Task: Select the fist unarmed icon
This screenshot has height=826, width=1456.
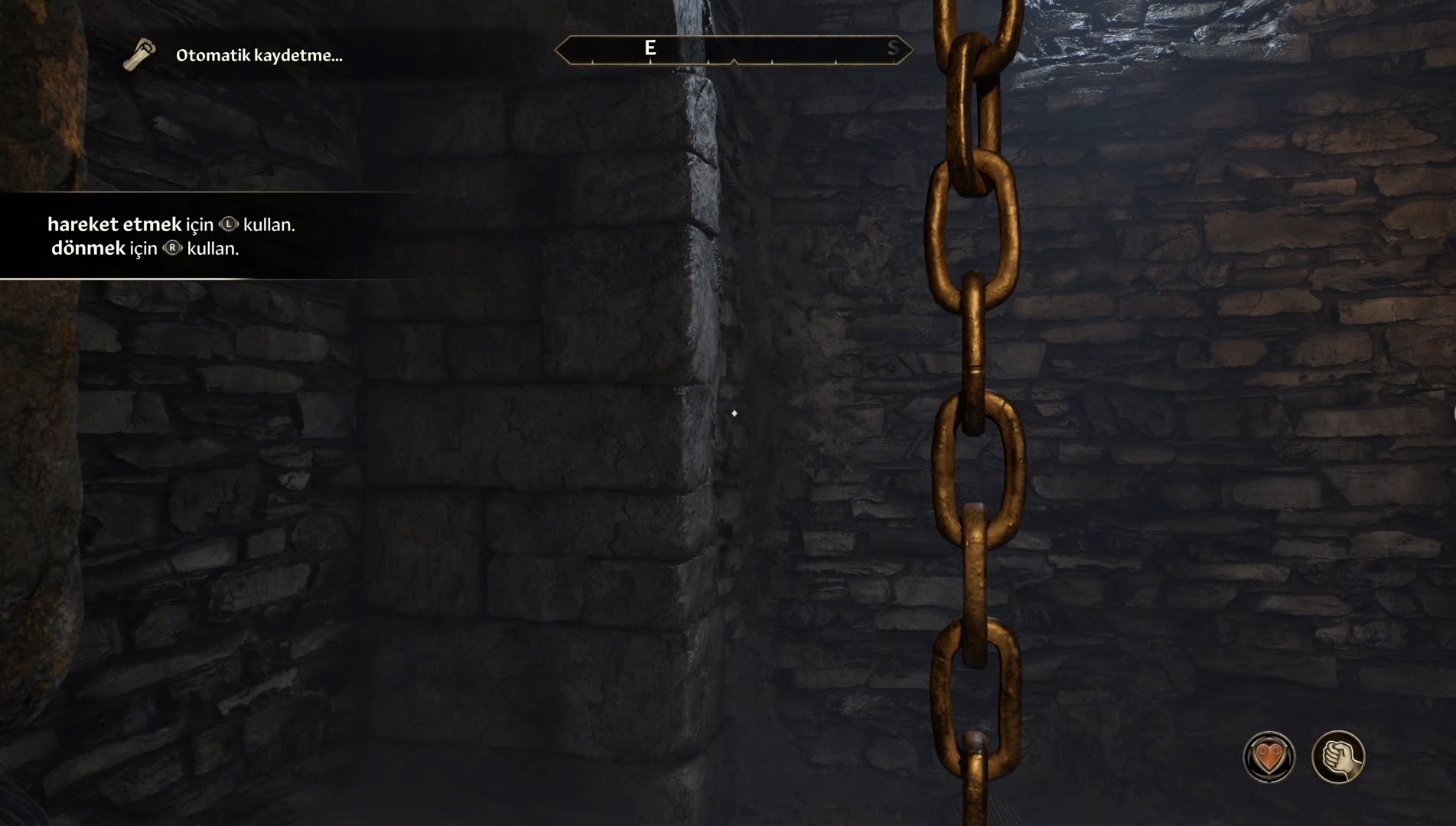Action: 1338,757
